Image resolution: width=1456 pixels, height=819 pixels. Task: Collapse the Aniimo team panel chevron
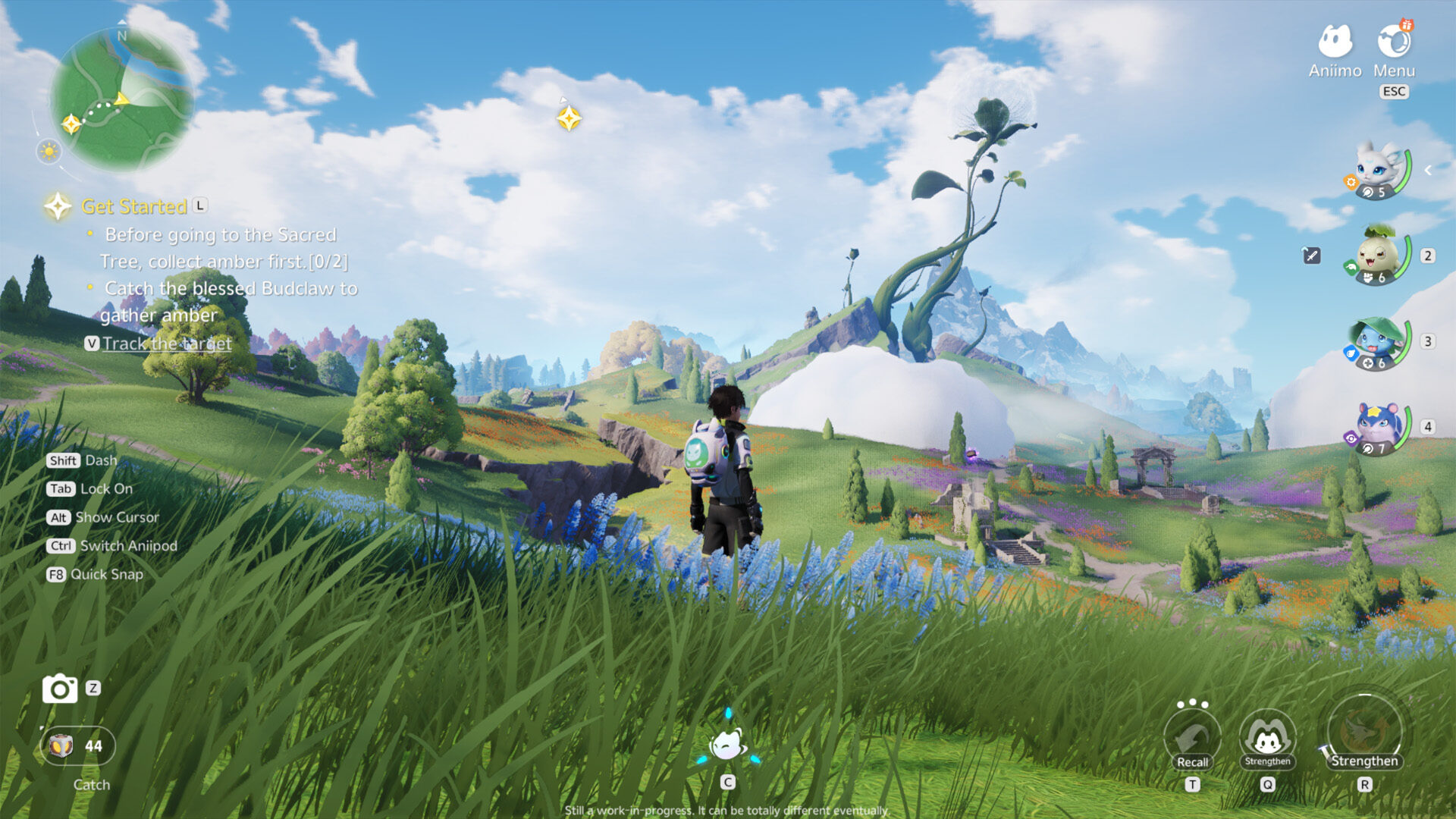click(x=1427, y=170)
